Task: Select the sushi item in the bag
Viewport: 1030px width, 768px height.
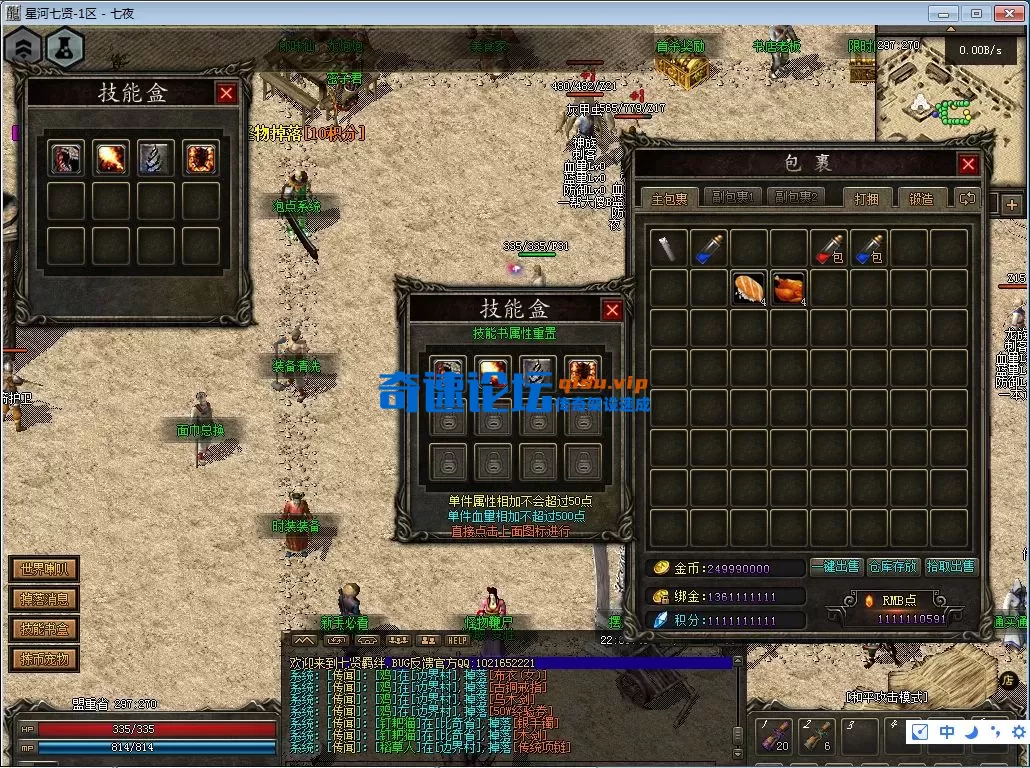Action: (748, 288)
